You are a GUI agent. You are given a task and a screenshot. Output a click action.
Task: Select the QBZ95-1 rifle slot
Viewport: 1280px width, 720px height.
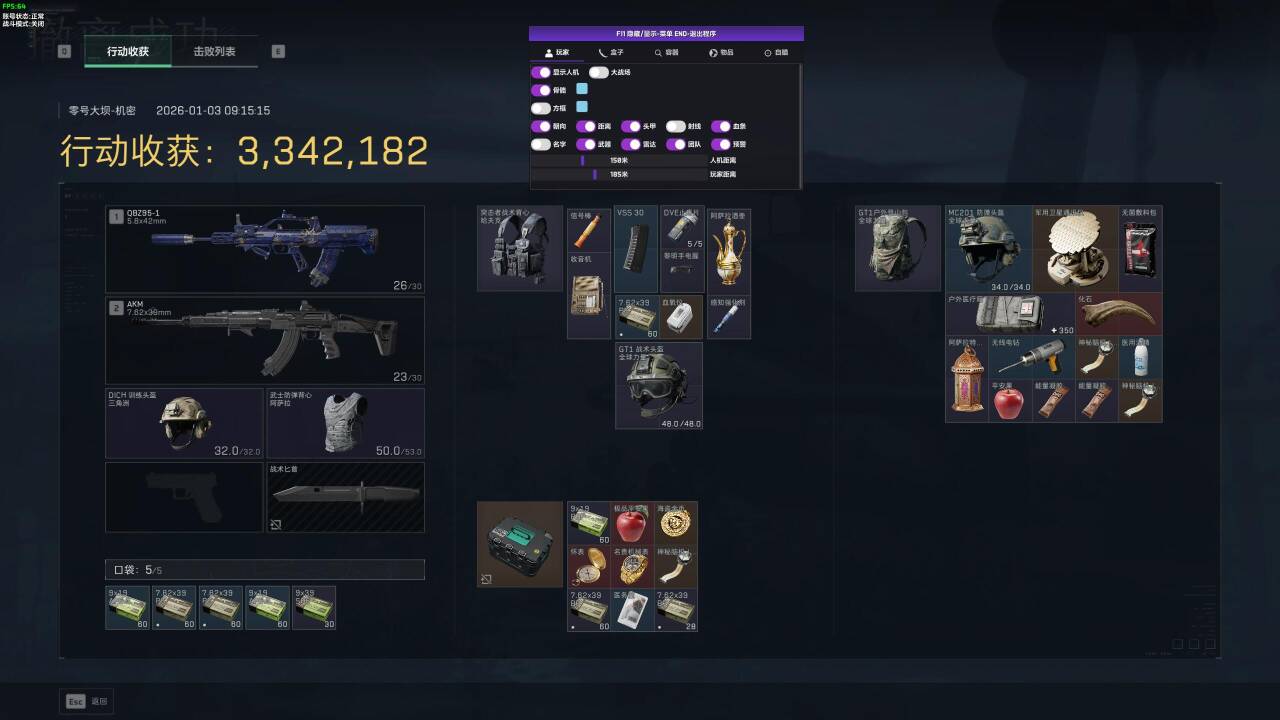pyautogui.click(x=265, y=249)
